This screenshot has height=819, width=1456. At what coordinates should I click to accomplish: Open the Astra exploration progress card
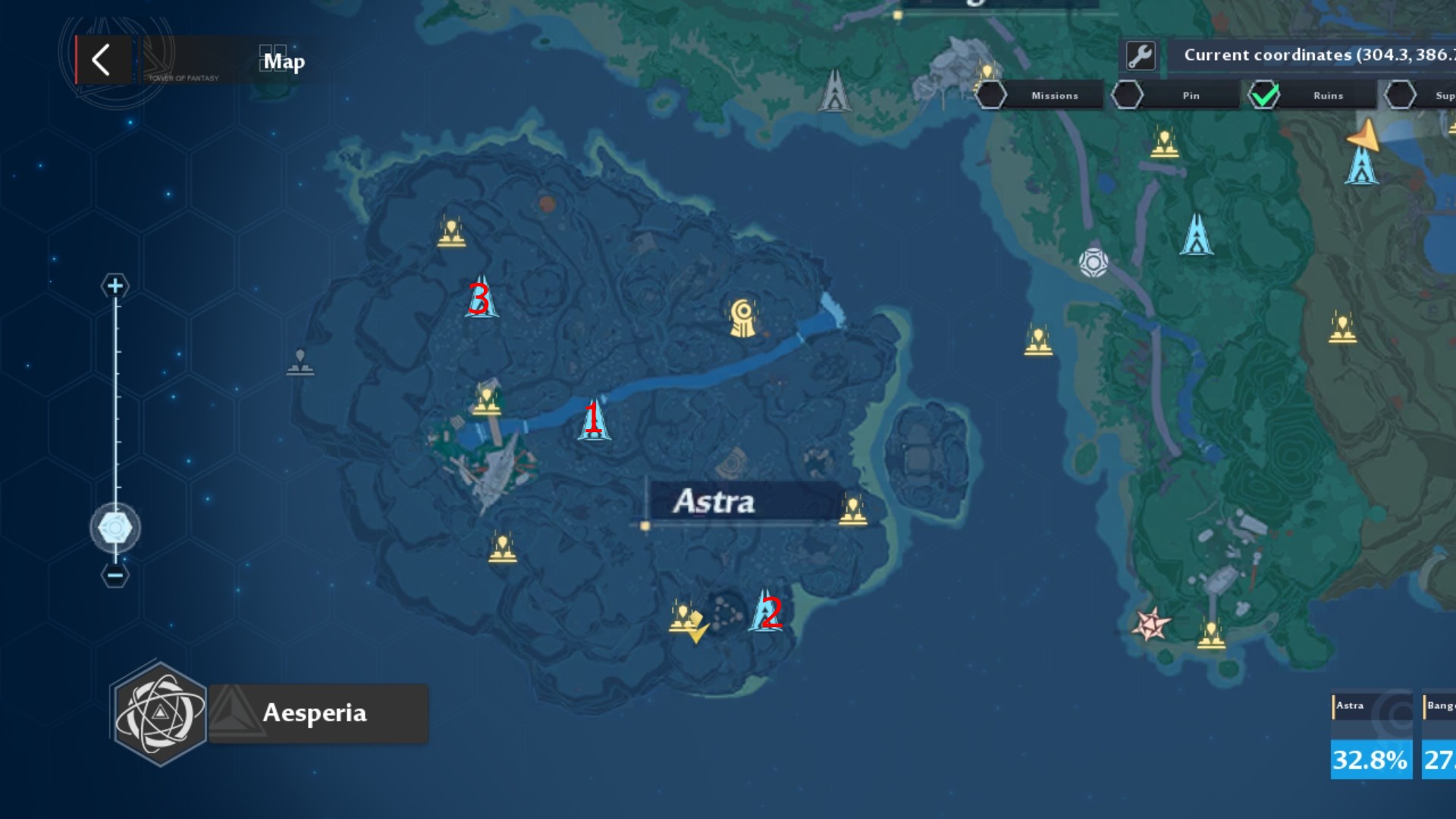tap(1370, 737)
